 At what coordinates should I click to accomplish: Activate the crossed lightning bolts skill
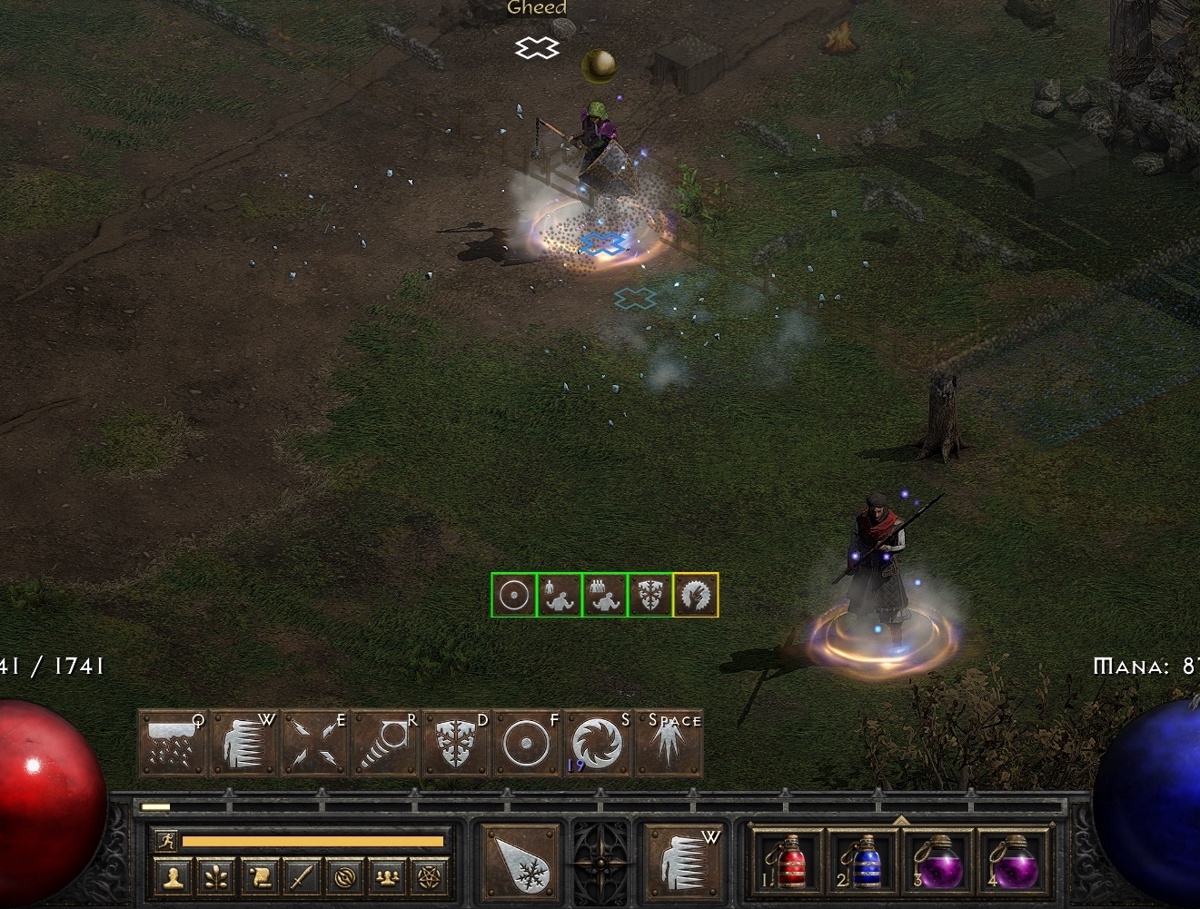[315, 744]
